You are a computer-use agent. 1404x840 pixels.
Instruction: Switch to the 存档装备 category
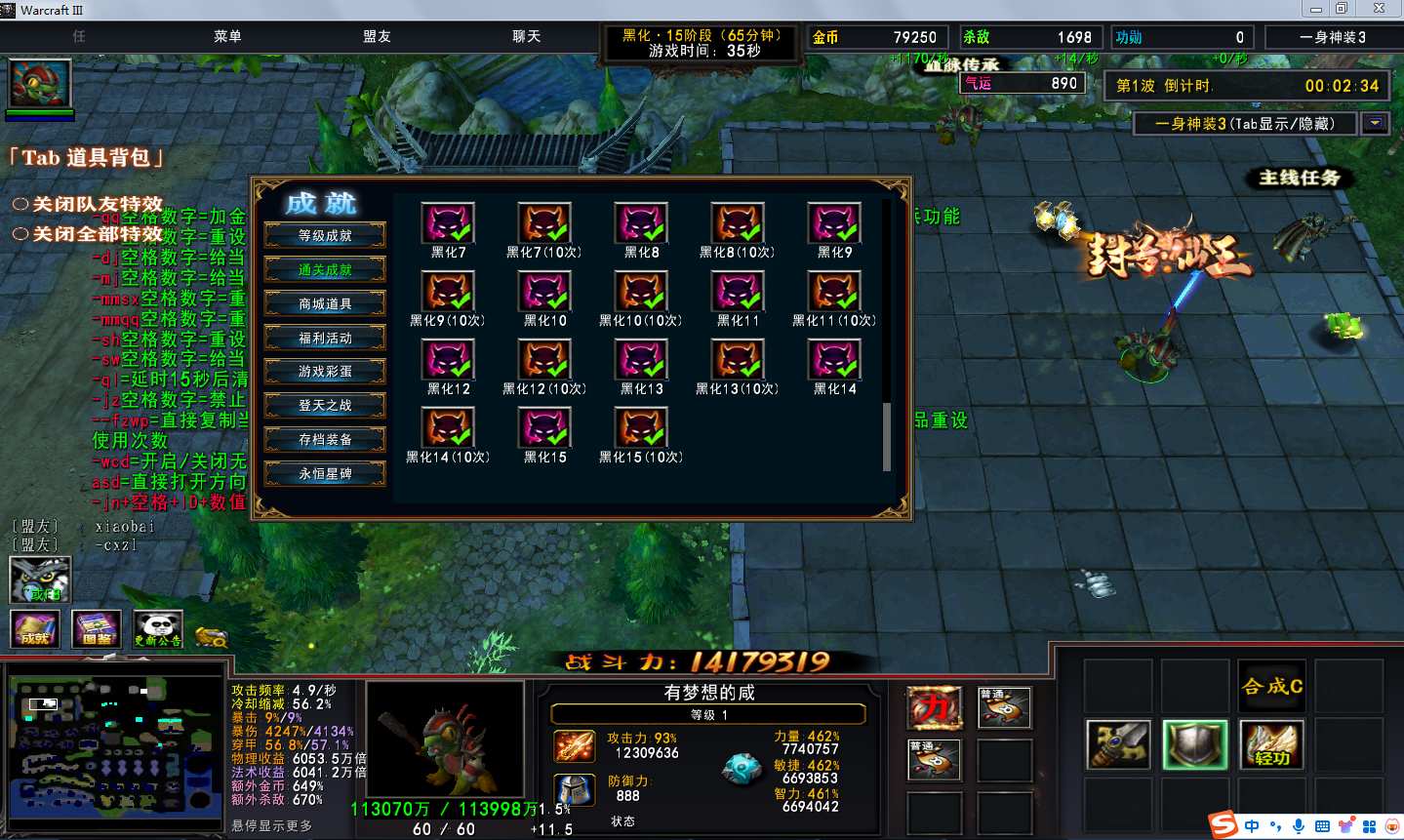pyautogui.click(x=325, y=439)
